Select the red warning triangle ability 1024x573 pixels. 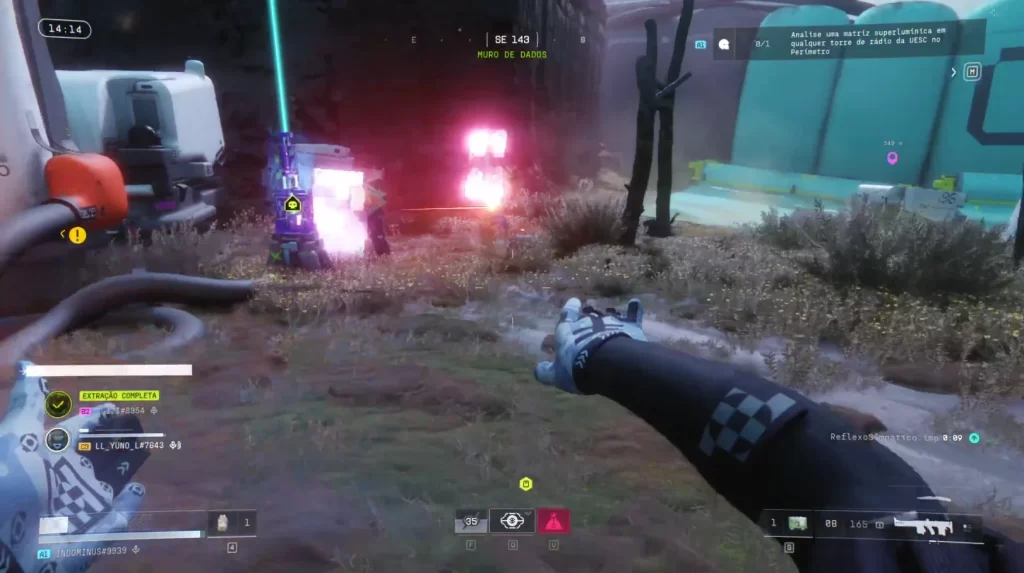(553, 520)
